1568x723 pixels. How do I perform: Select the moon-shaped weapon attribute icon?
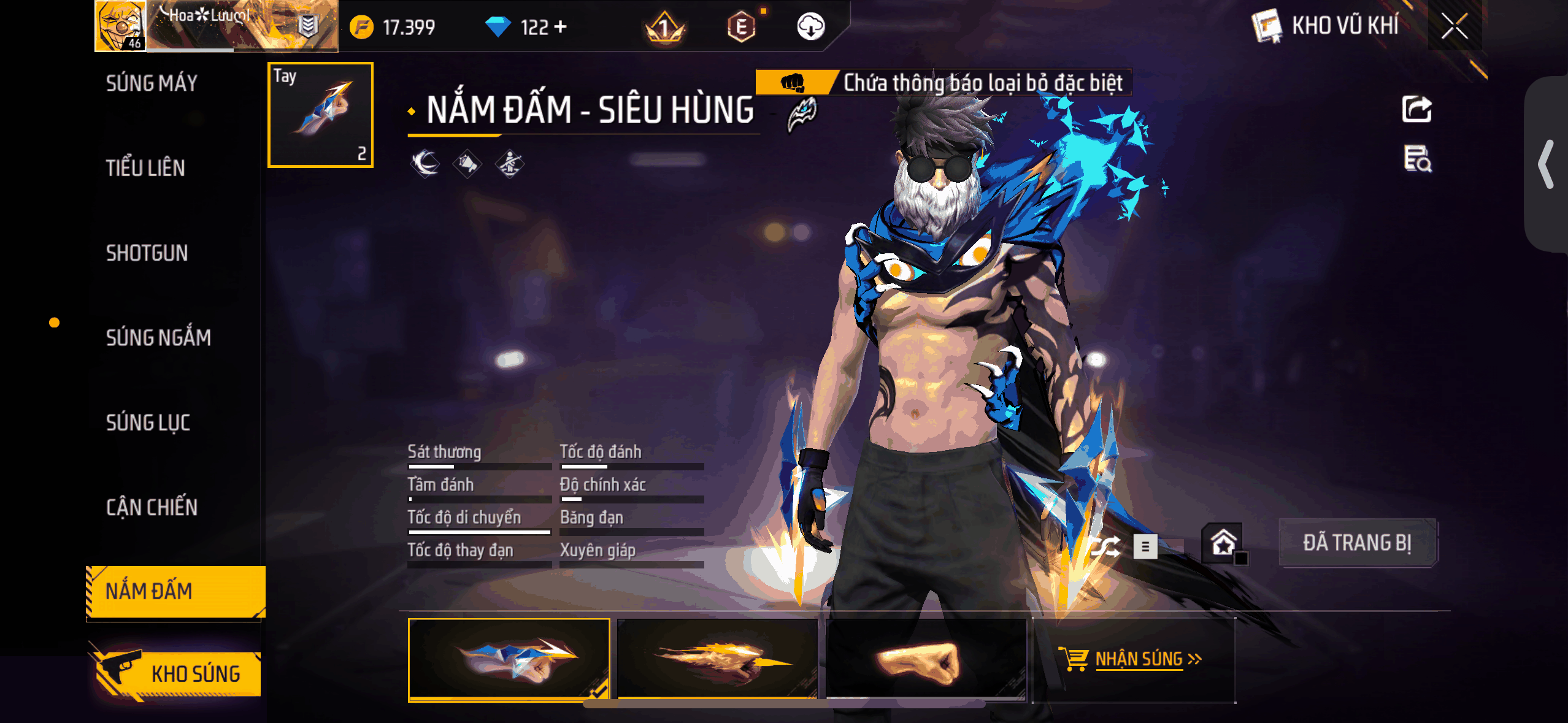[424, 164]
